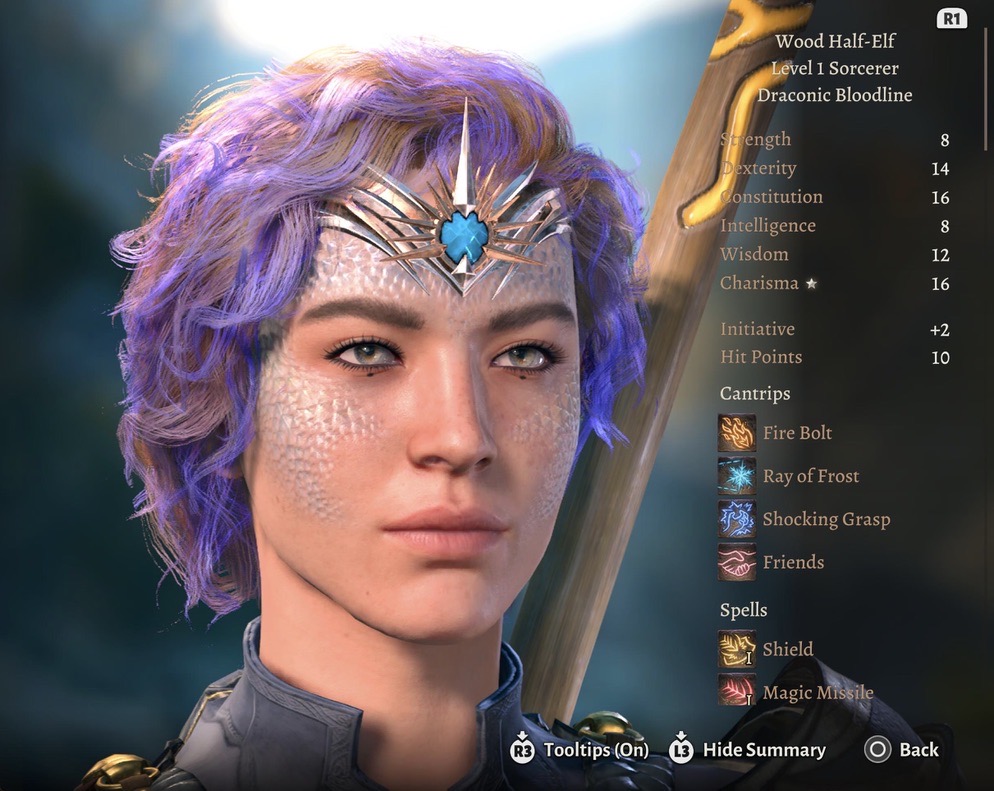Go back with the Back button

(x=902, y=750)
